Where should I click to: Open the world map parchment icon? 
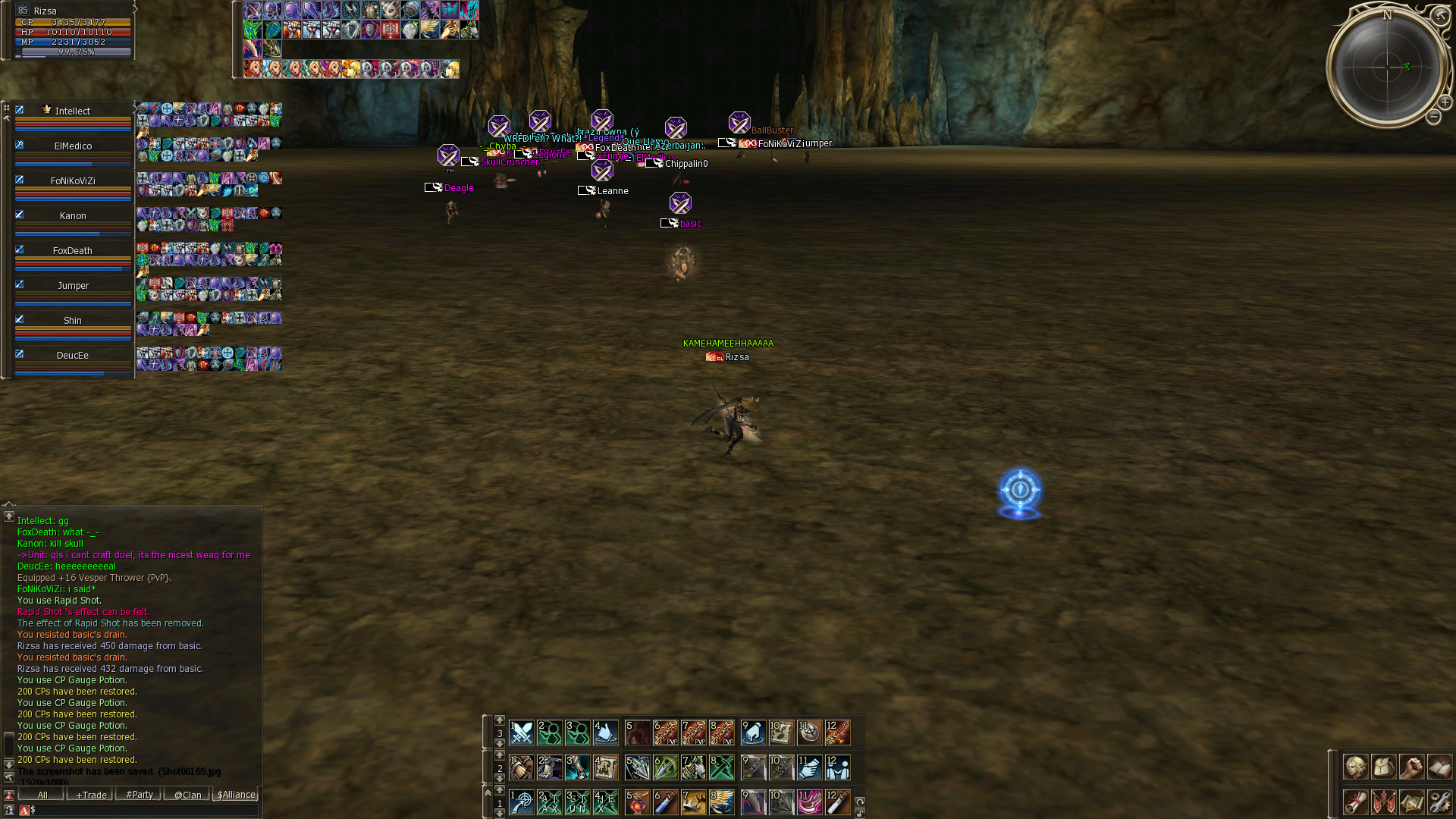[x=1411, y=801]
